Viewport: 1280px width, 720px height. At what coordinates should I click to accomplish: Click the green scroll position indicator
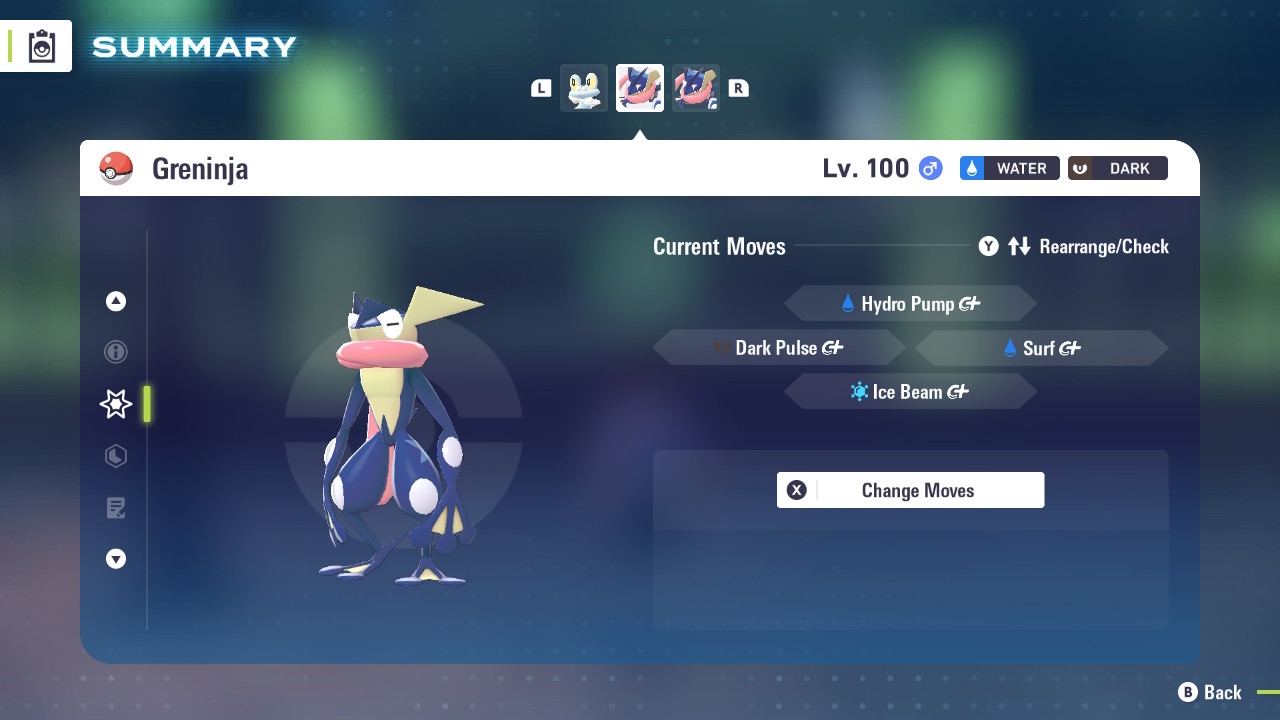(146, 404)
